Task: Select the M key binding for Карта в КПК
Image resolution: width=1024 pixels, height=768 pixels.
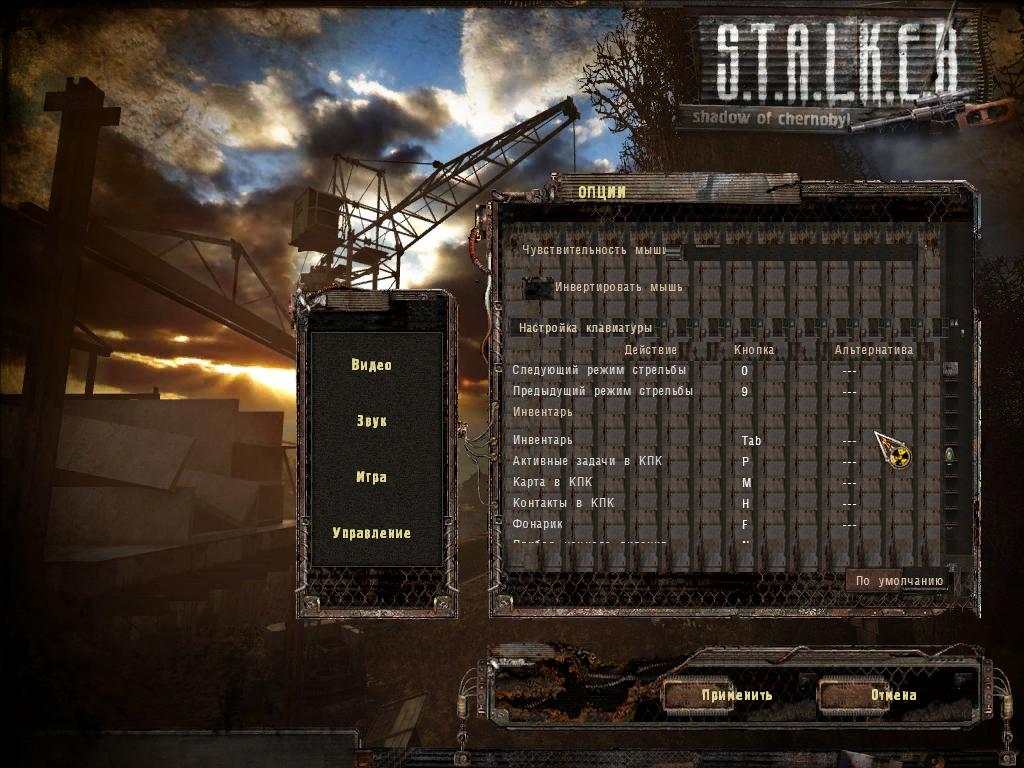Action: pos(746,483)
